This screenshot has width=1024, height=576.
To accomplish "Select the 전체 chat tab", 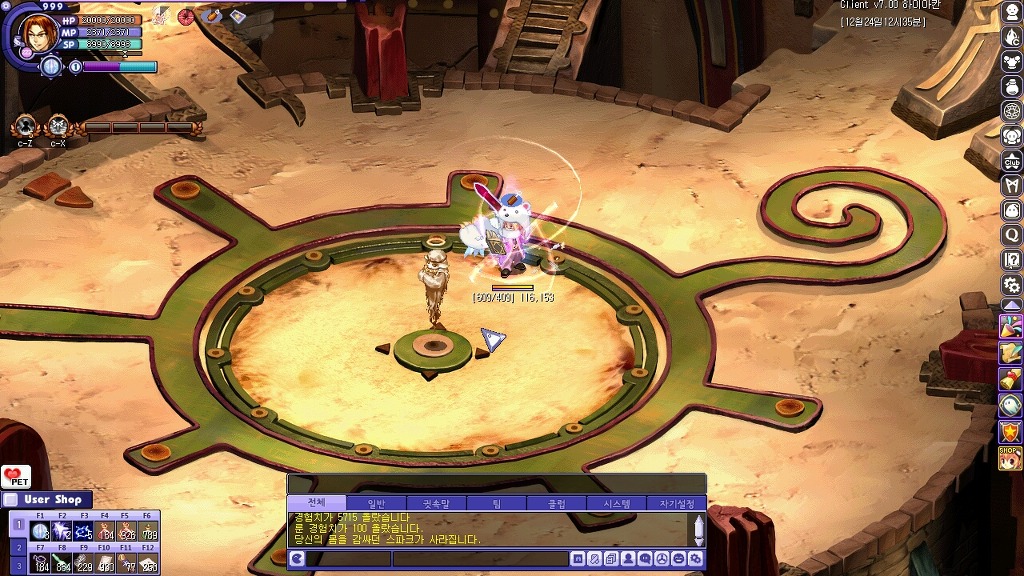I will (x=316, y=503).
